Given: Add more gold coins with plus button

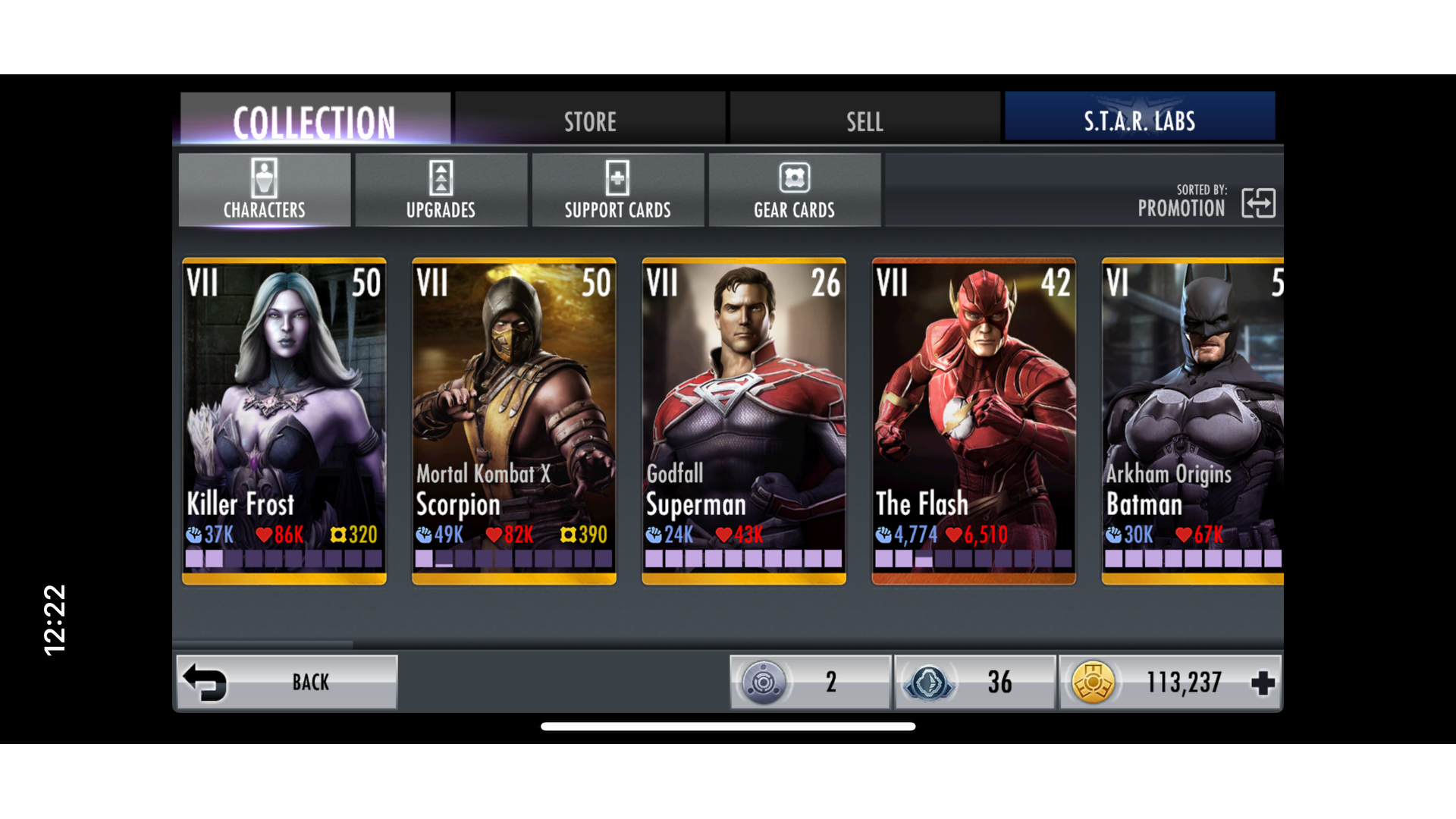Looking at the screenshot, I should [1263, 682].
